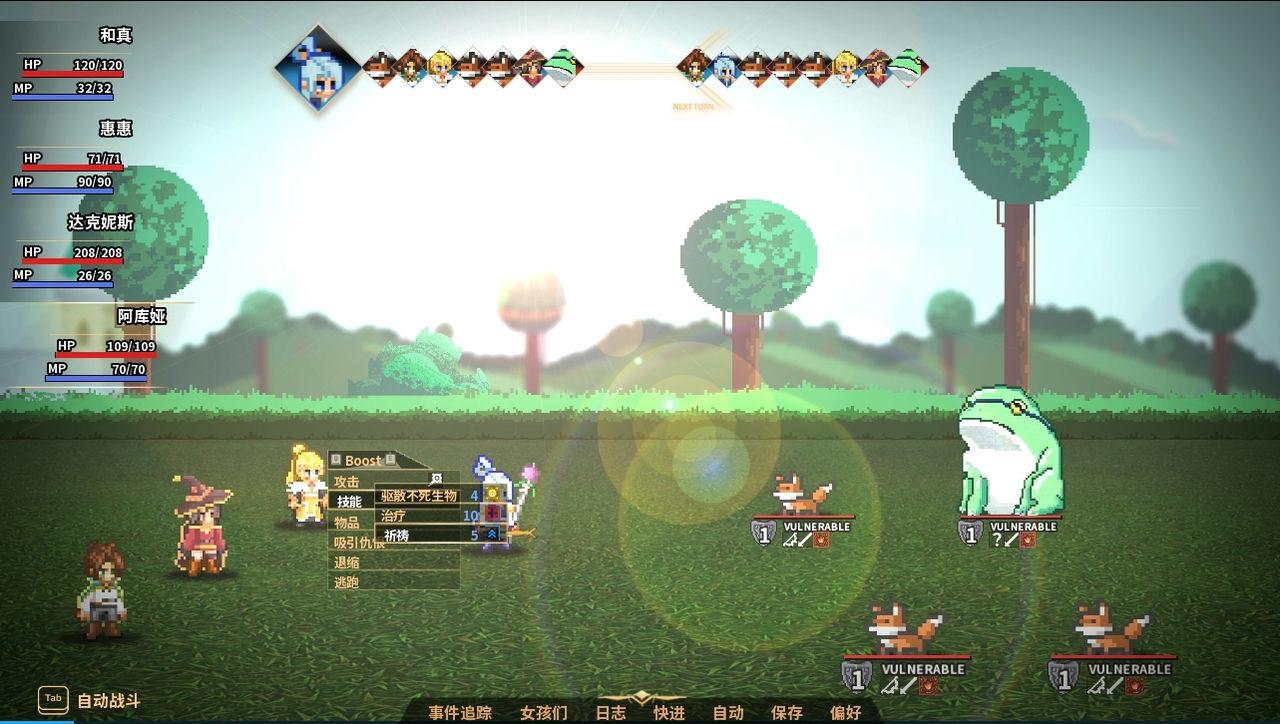Open the 日志 battle log
1280x724 pixels.
pyautogui.click(x=611, y=712)
